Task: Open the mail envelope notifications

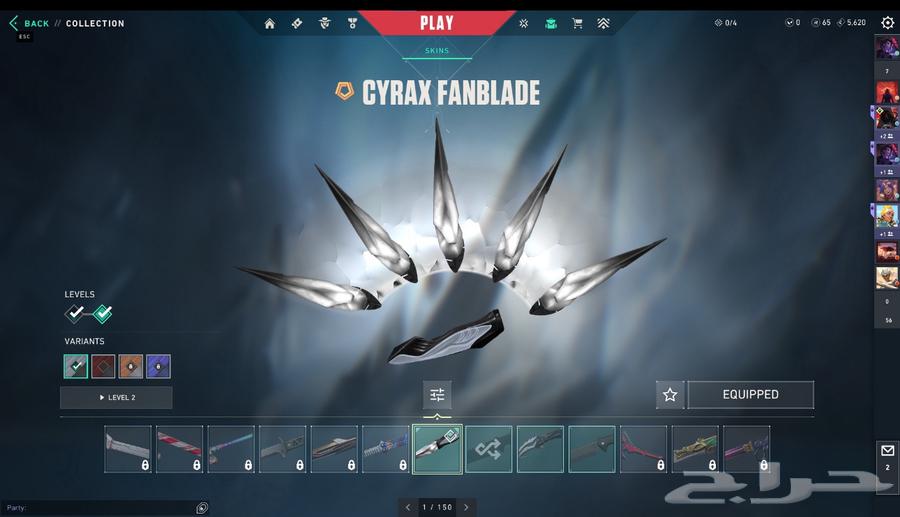Action: point(887,451)
